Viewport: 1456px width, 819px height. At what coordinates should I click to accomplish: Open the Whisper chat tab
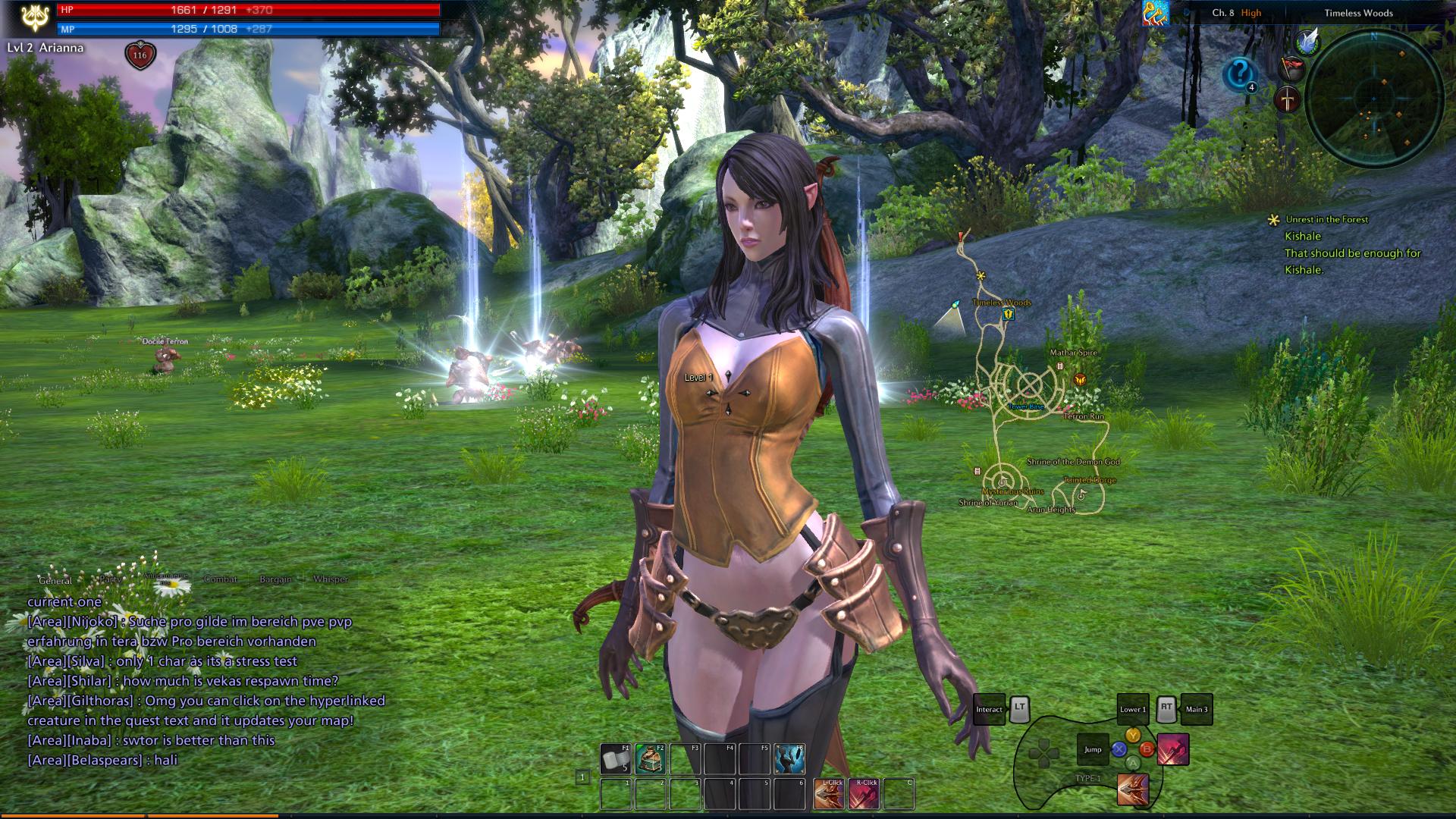[x=331, y=579]
